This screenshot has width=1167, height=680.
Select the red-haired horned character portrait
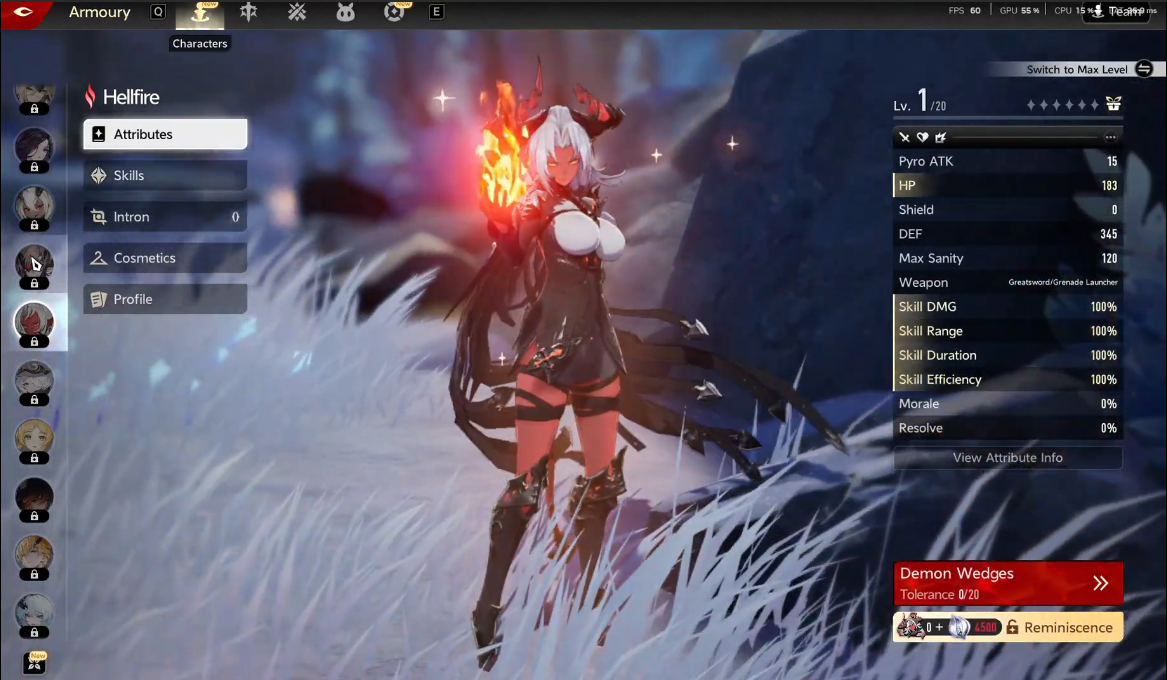[x=34, y=321]
